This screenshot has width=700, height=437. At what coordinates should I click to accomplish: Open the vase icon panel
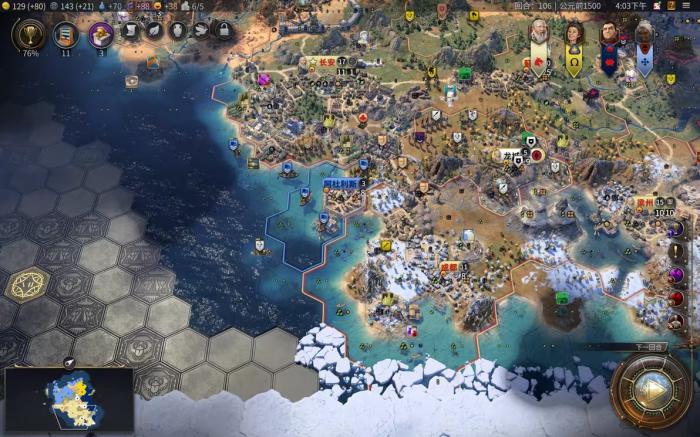coord(178,31)
